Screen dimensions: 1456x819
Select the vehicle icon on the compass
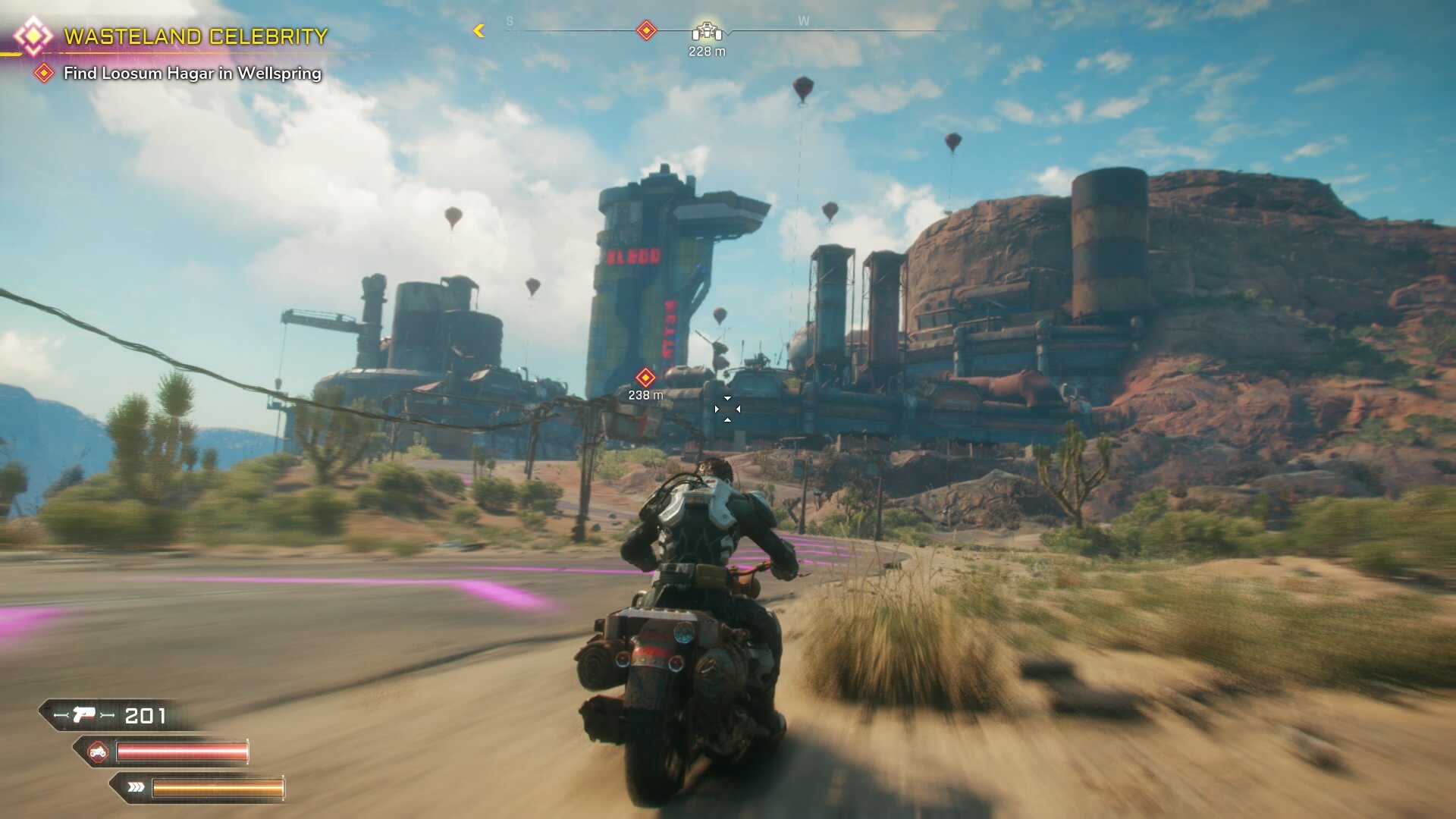click(707, 32)
